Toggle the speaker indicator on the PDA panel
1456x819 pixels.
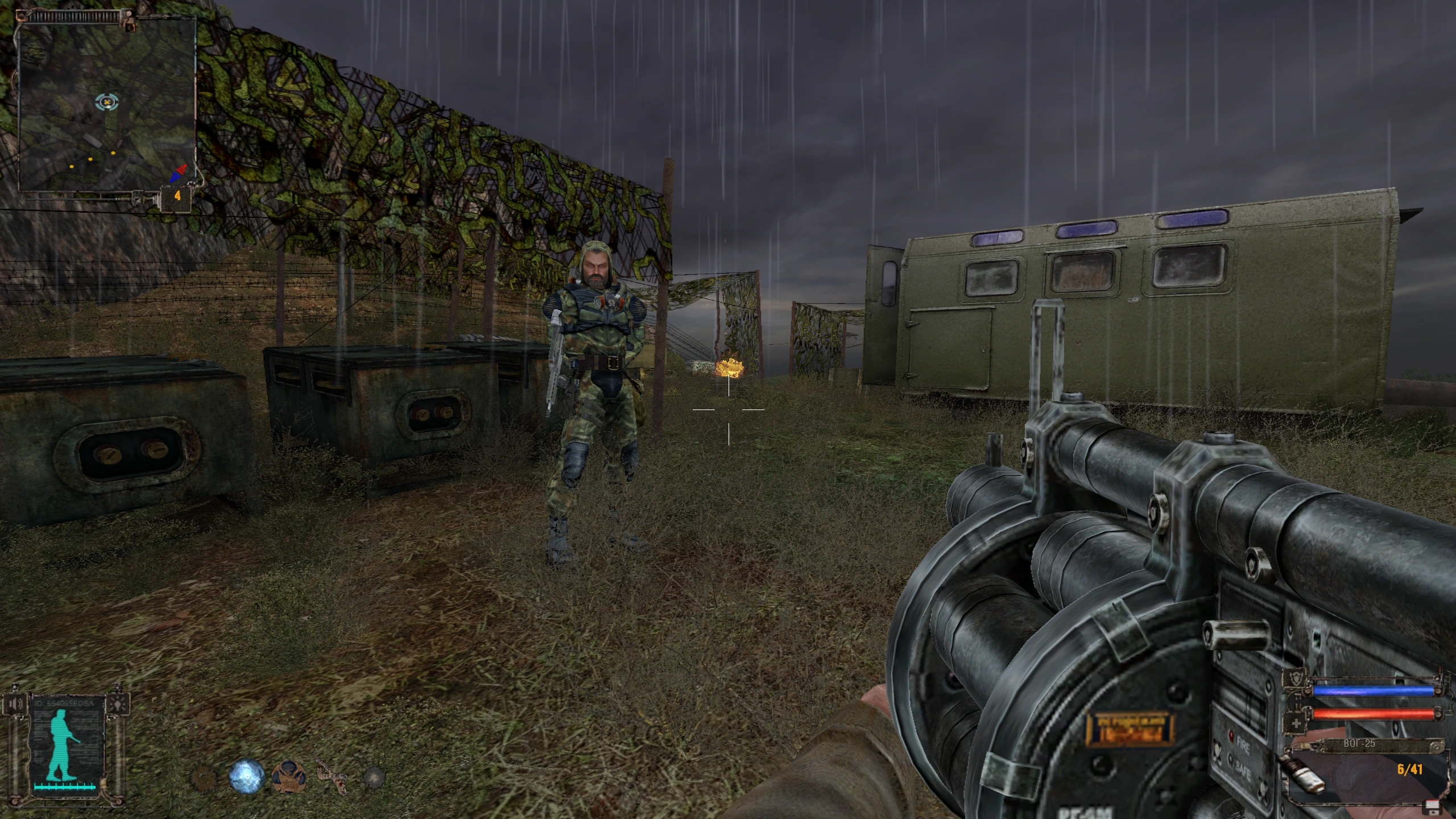pos(15,704)
